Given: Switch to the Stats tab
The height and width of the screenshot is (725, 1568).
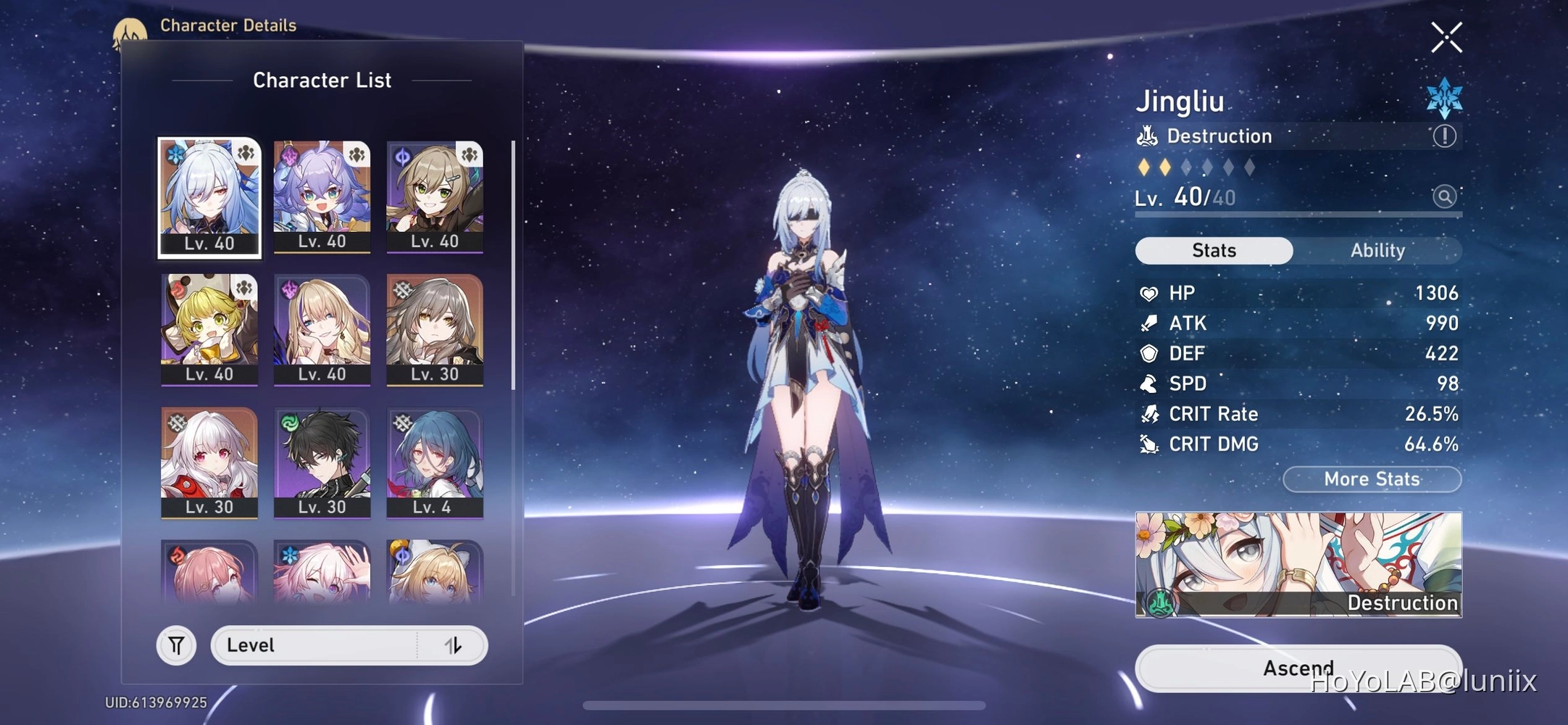Looking at the screenshot, I should (x=1213, y=250).
